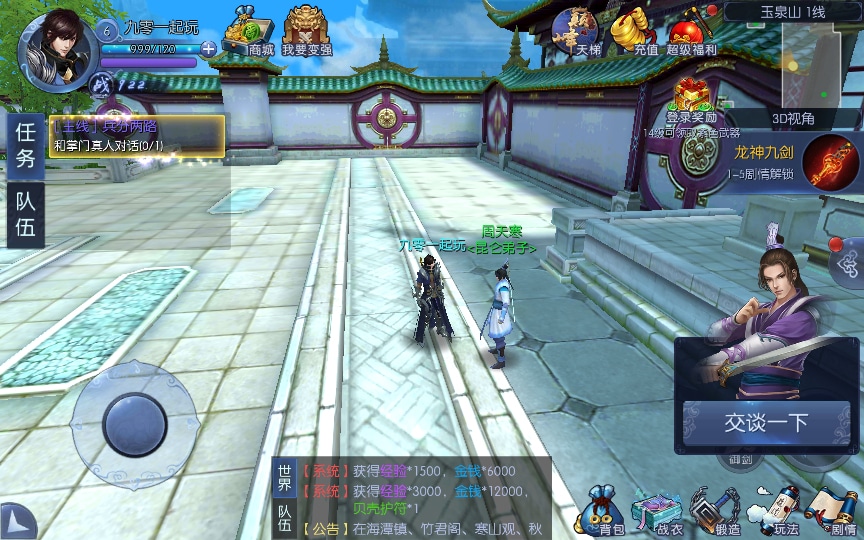864x540 pixels.
Task: Switch chat to the 世界 world channel
Action: pyautogui.click(x=285, y=478)
